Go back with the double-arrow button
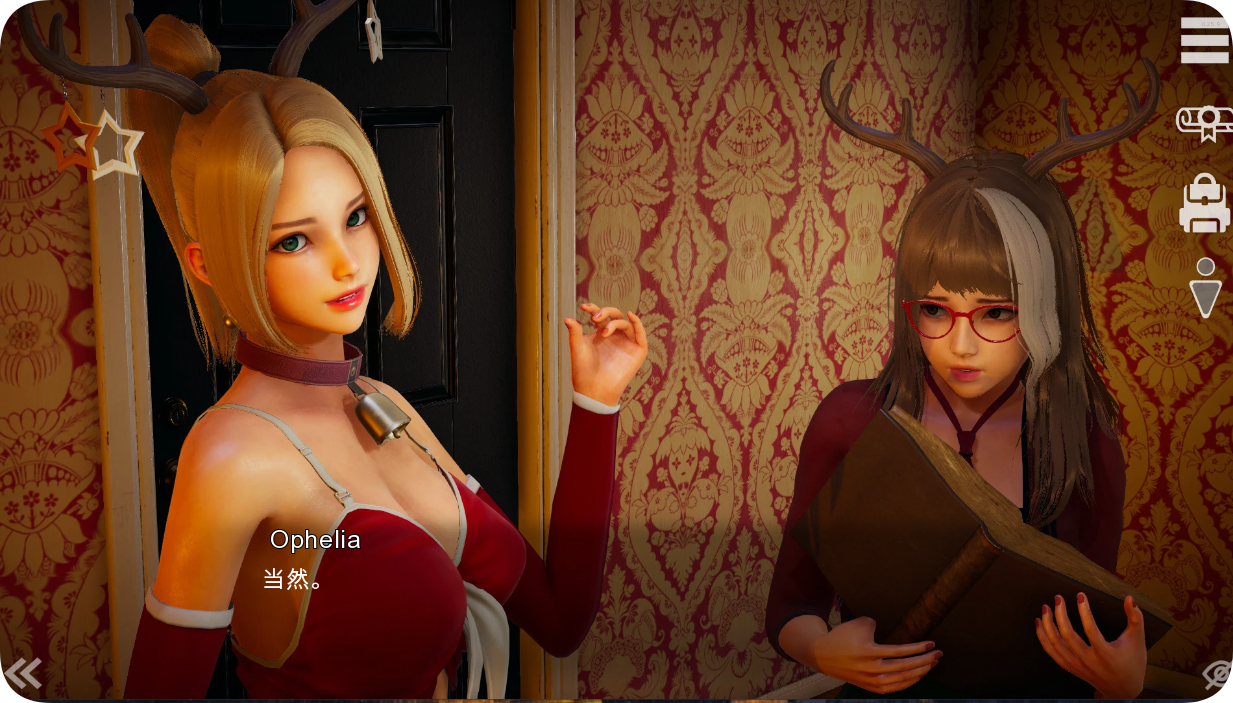1233x703 pixels. [23, 674]
